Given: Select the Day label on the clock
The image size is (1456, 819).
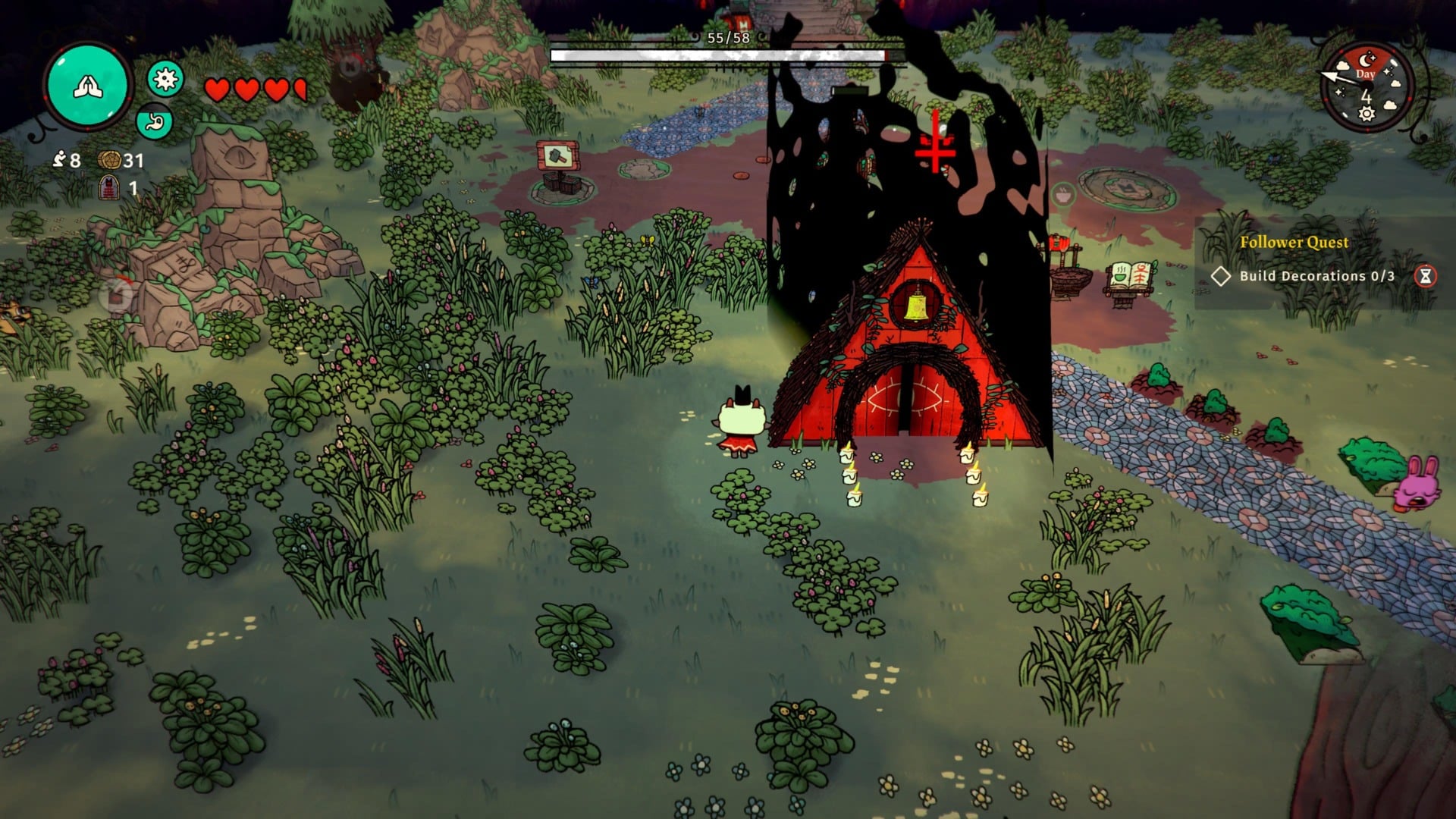Looking at the screenshot, I should point(1365,74).
